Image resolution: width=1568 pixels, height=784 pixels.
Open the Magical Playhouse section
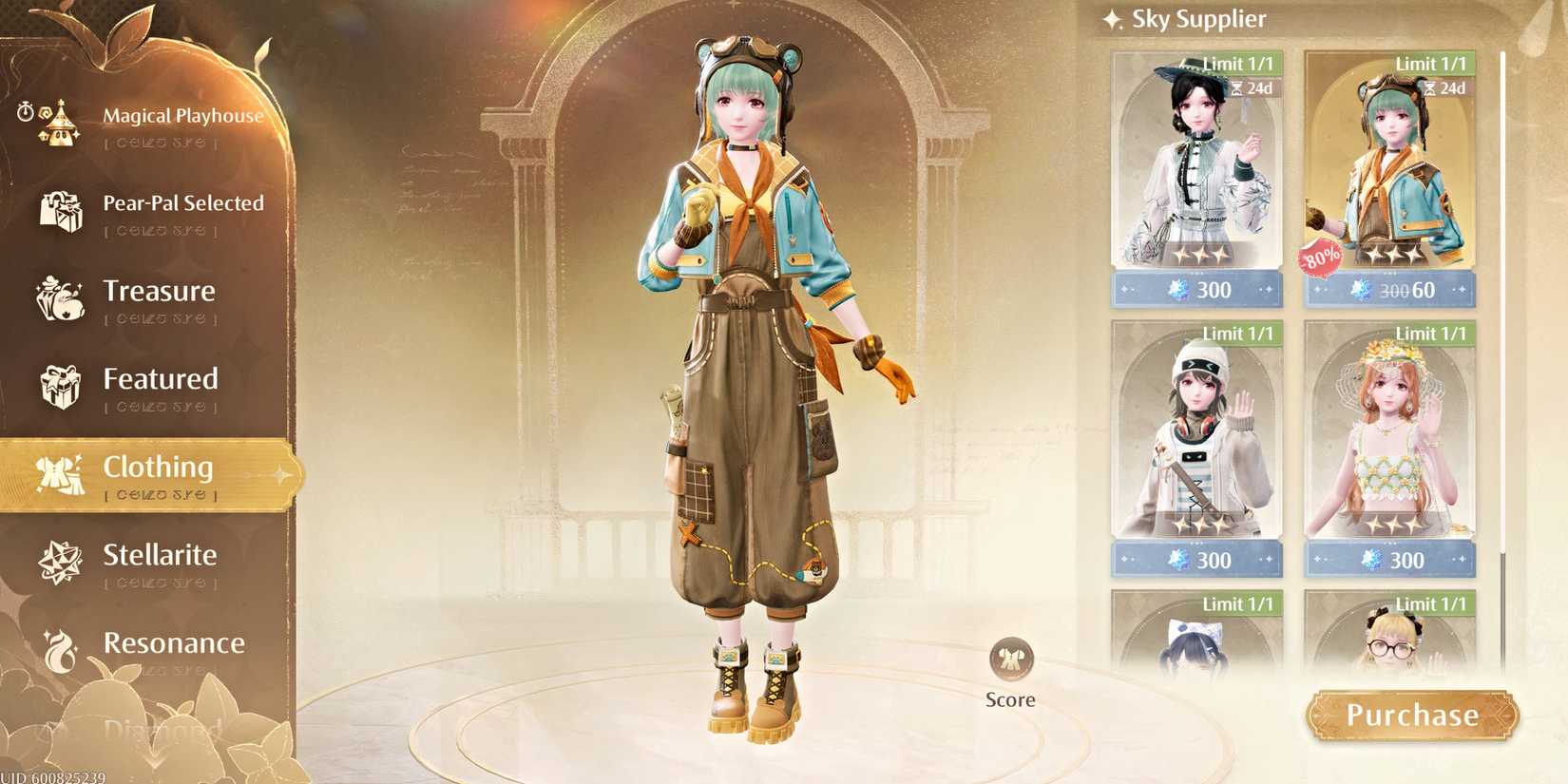182,116
